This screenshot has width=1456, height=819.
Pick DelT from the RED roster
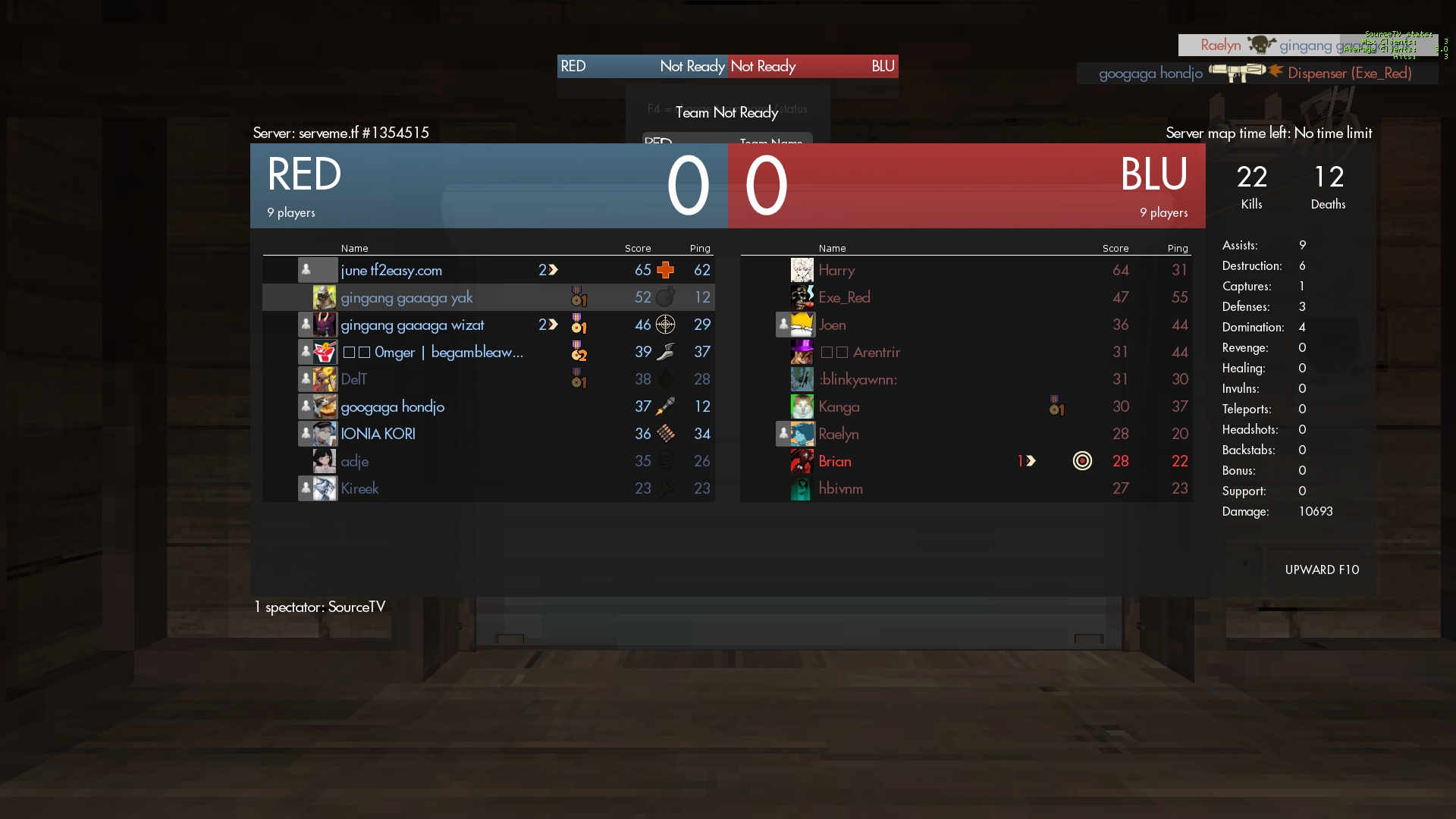point(354,379)
